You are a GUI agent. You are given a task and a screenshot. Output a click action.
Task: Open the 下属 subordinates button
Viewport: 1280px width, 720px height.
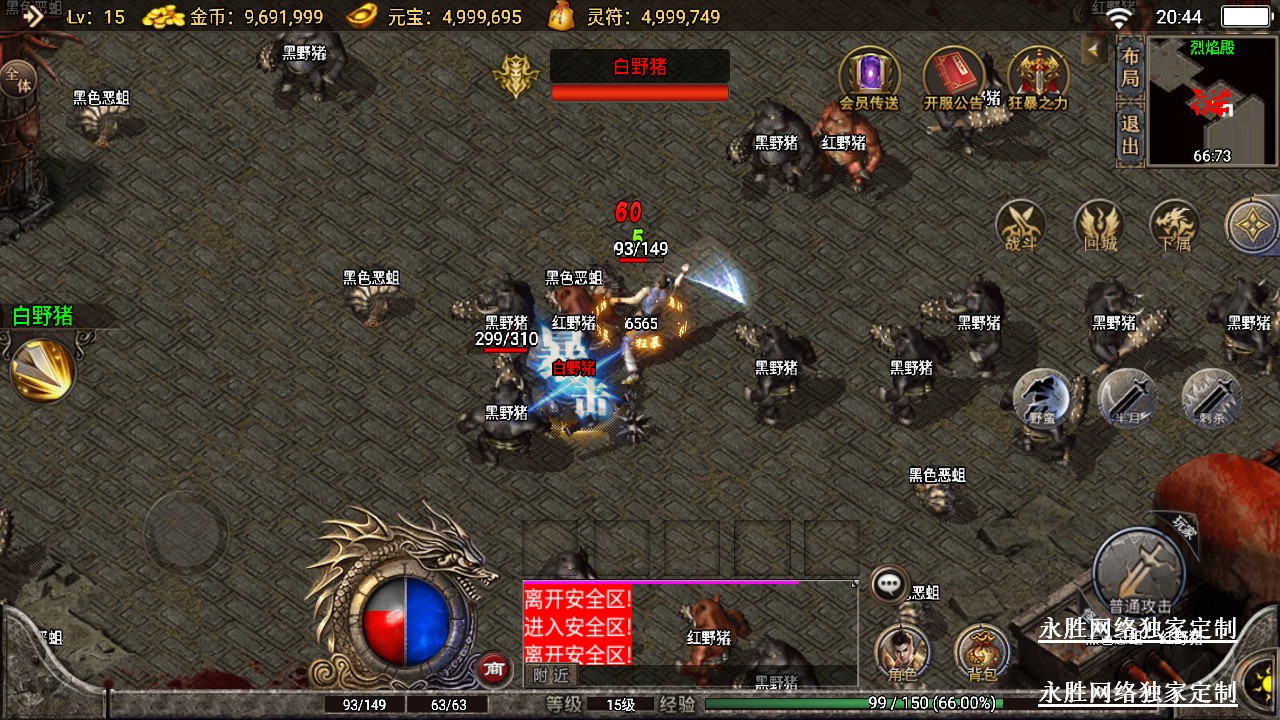click(1174, 226)
